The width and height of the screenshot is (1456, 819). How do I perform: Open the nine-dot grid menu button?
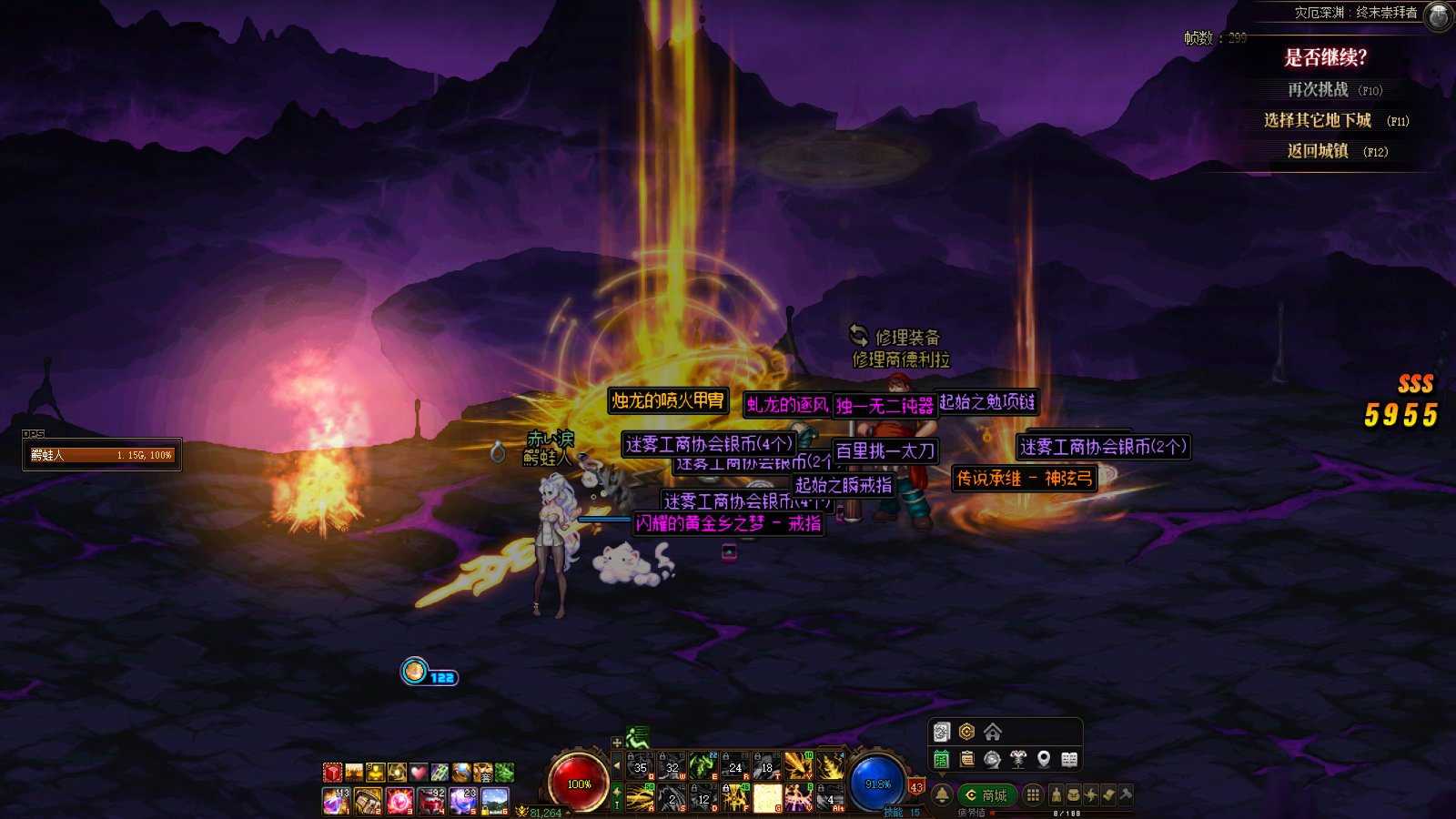click(1033, 795)
